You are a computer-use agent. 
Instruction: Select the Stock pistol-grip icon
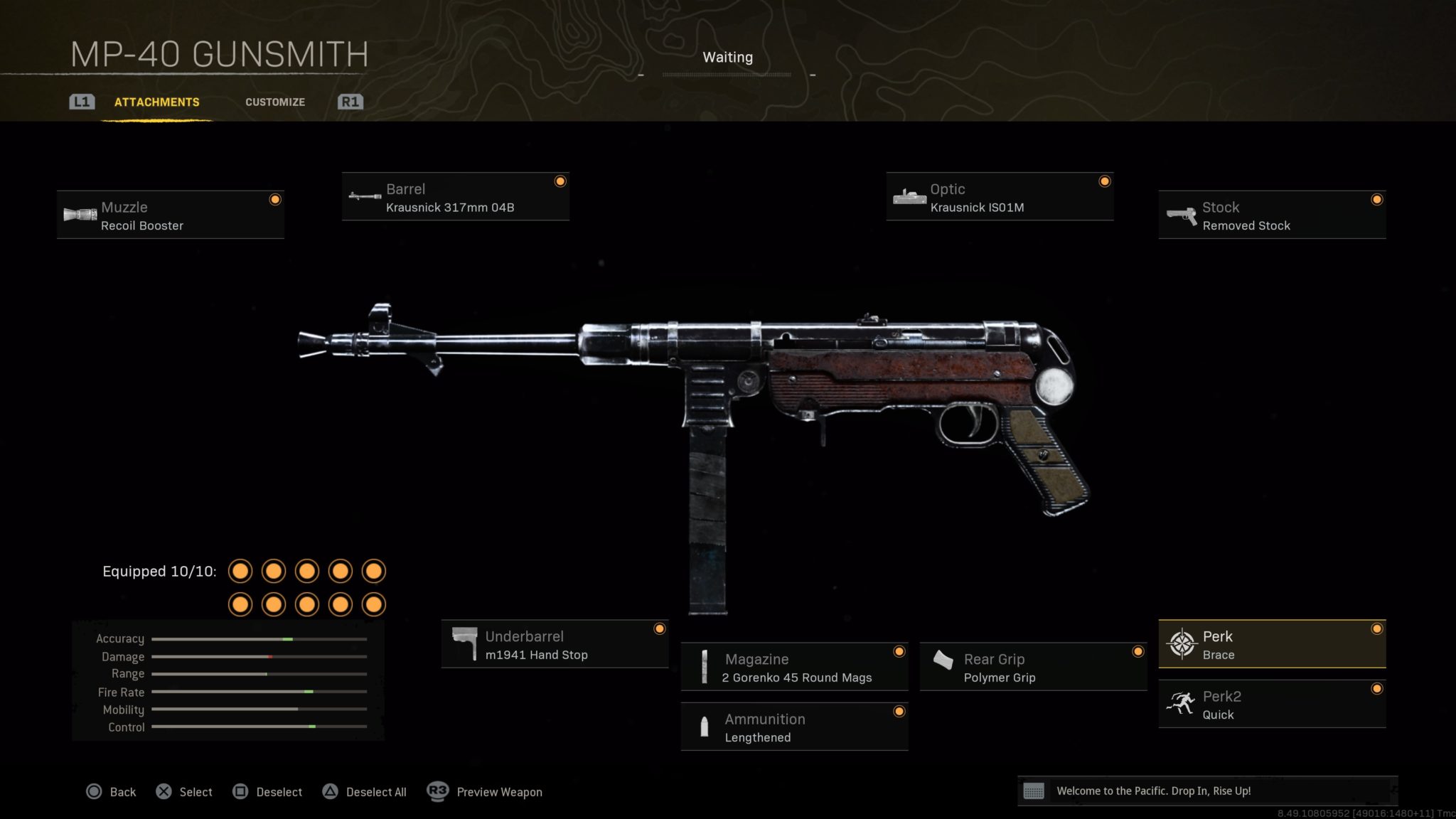[1180, 215]
